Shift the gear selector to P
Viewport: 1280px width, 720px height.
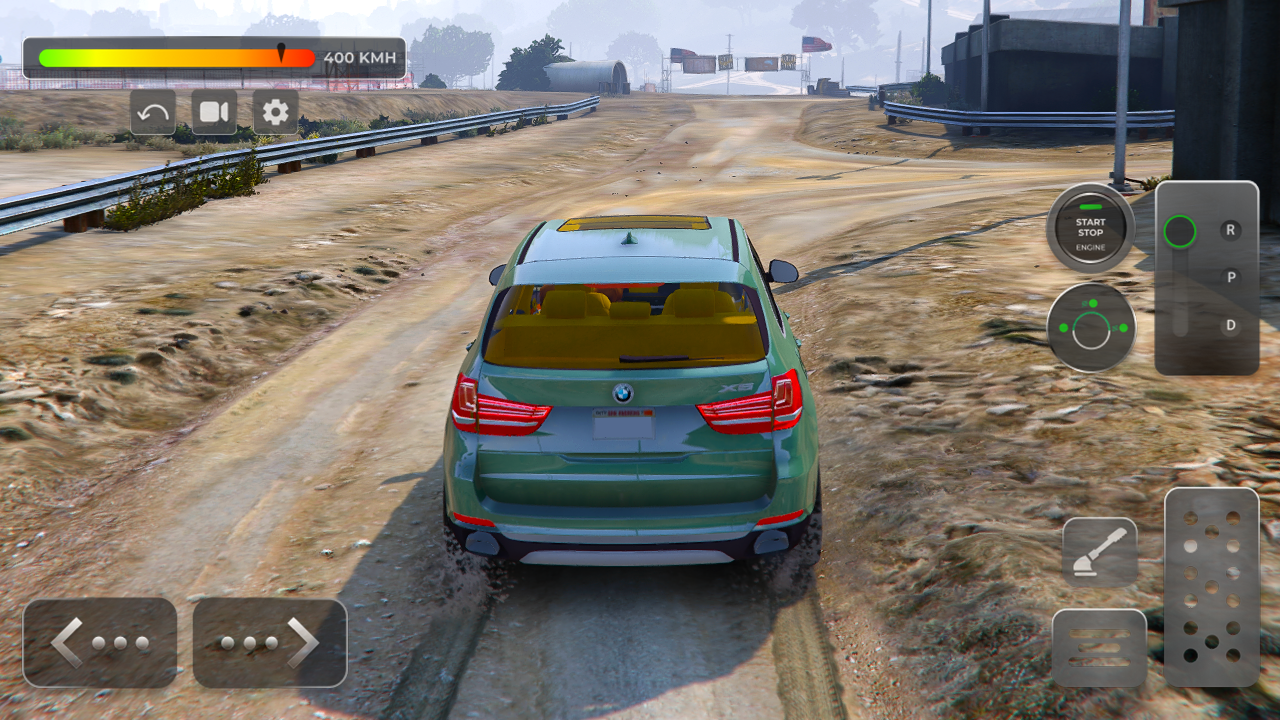tap(1230, 277)
